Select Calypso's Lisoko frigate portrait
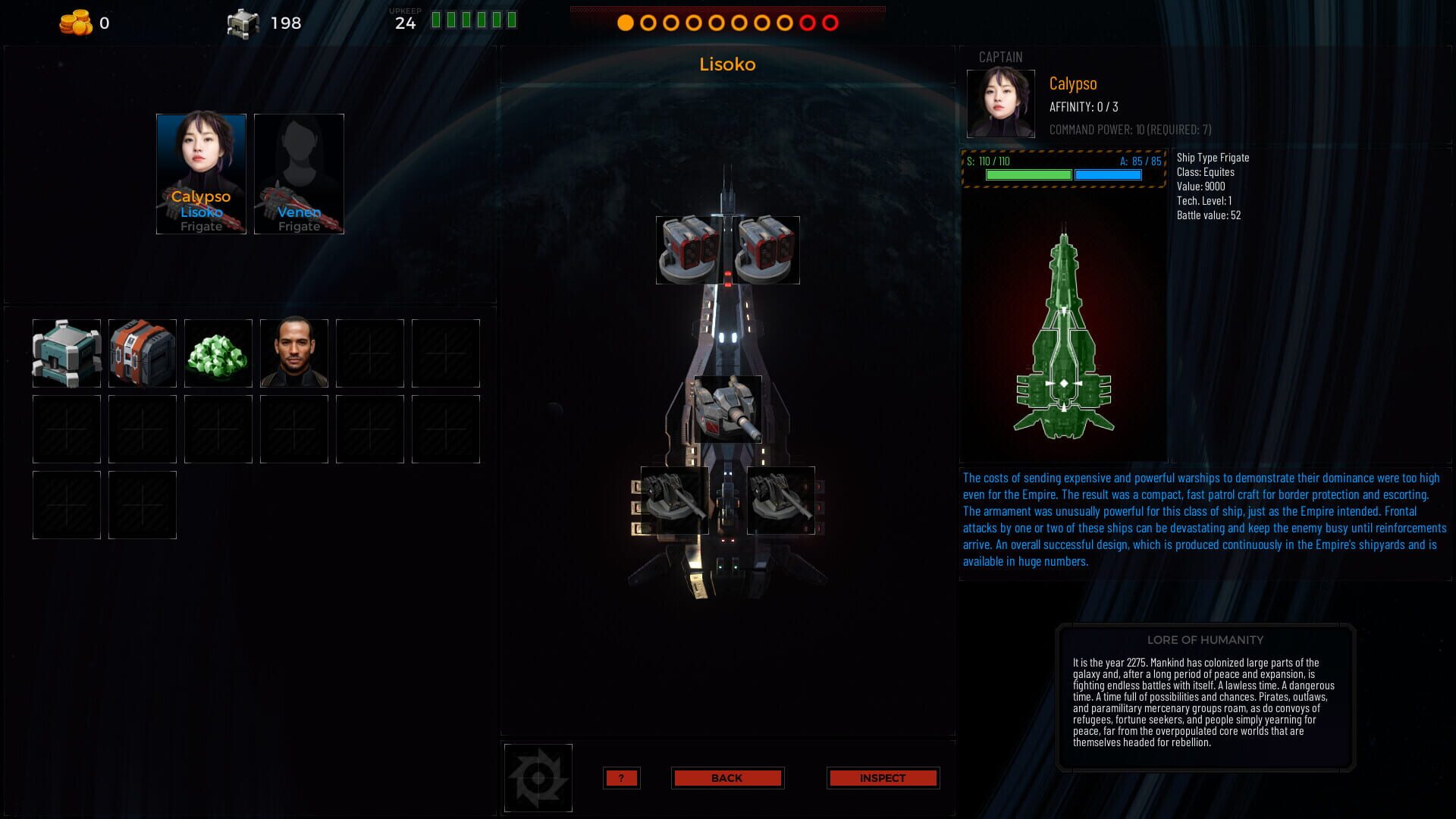Viewport: 1456px width, 819px height. (200, 173)
